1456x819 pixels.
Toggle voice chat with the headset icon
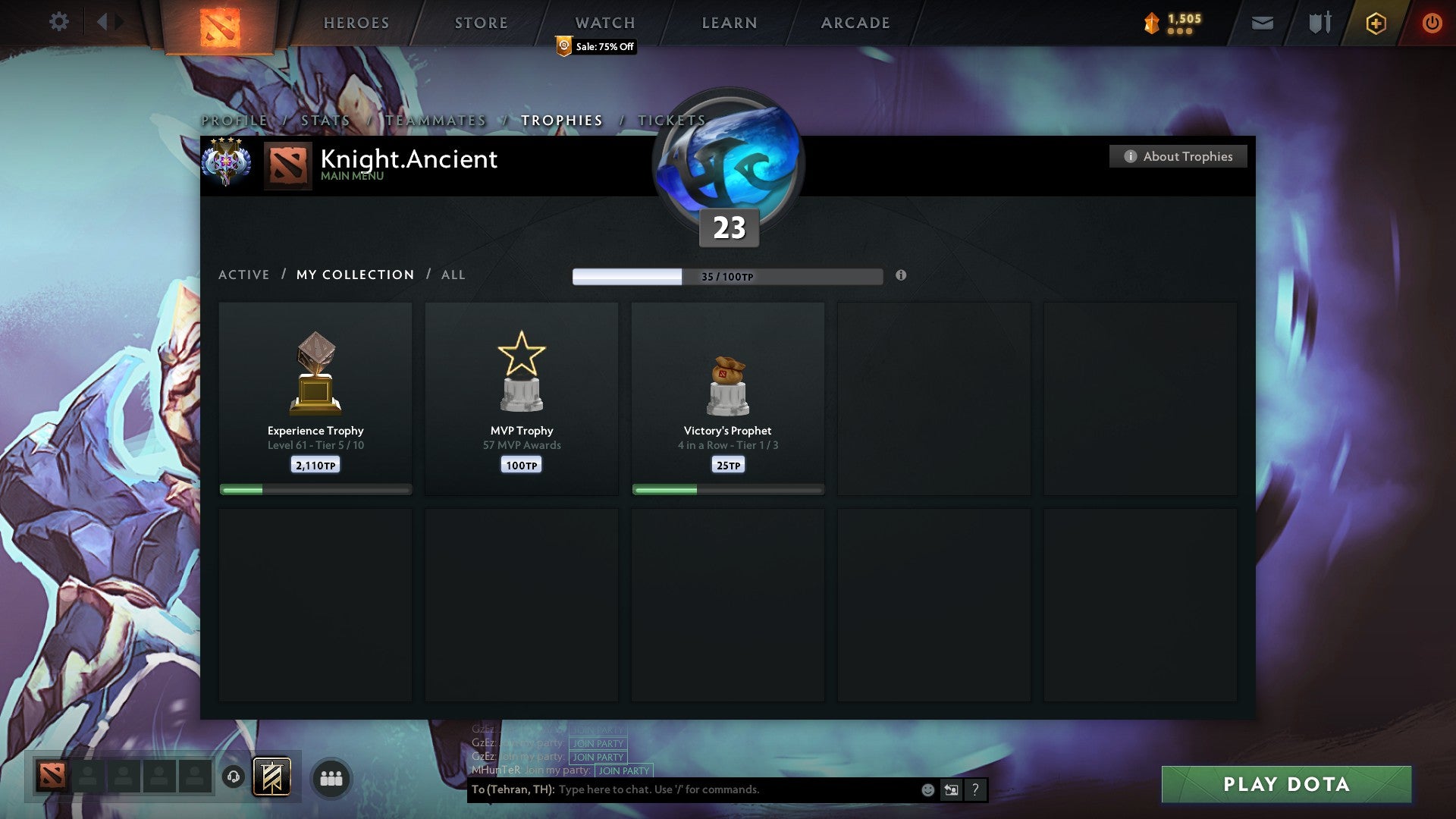point(235,777)
